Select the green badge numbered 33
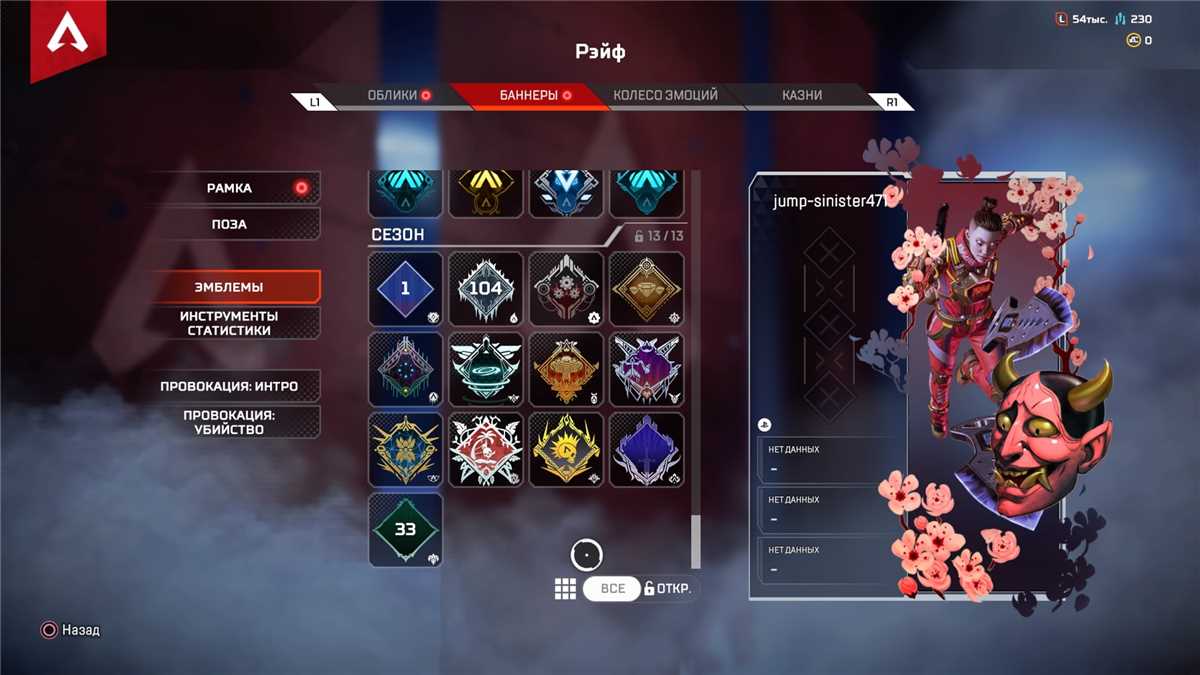Viewport: 1200px width, 675px height. (405, 529)
